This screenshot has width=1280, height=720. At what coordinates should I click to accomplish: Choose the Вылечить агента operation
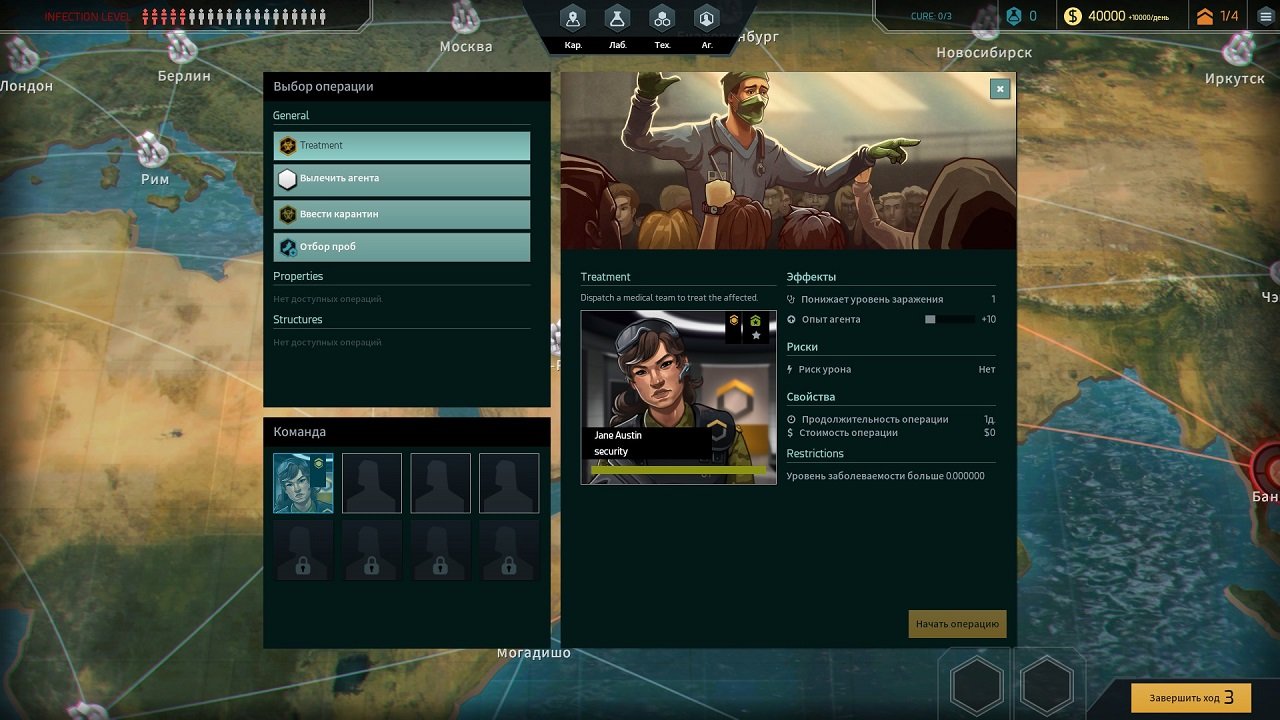coord(401,179)
